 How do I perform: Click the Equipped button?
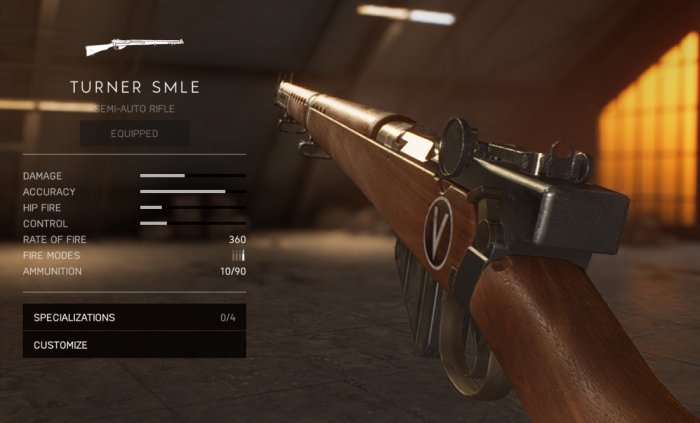pos(134,133)
